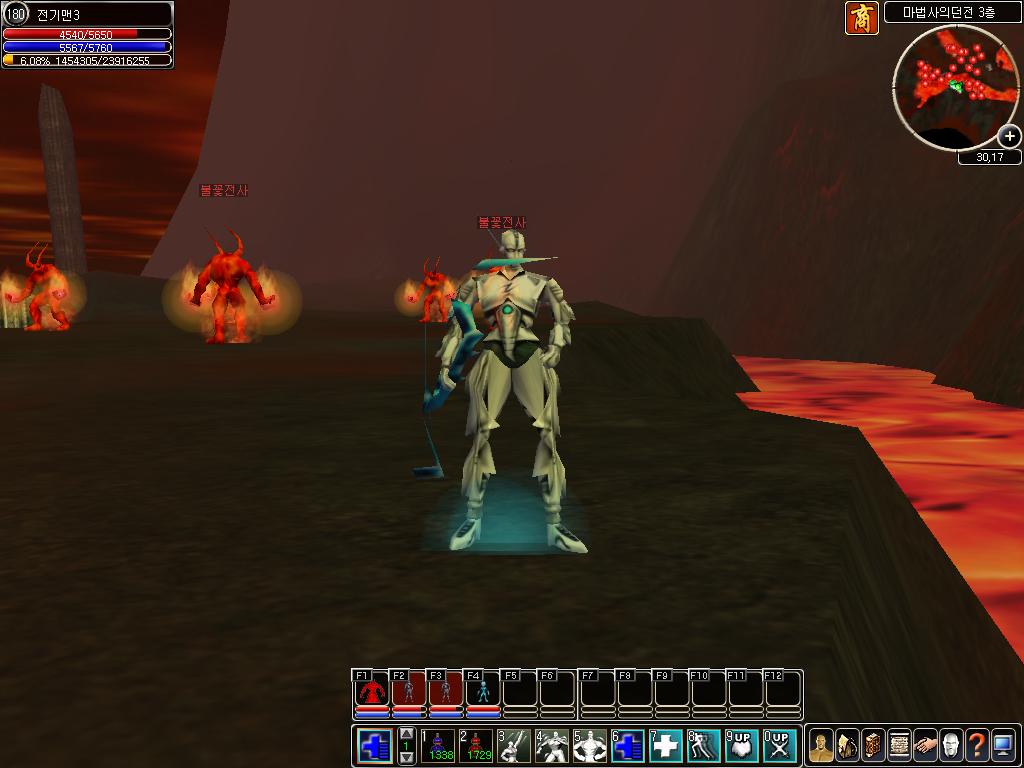Screen dimensions: 1024x768
Task: Select the red demon in slot F1
Action: (372, 690)
